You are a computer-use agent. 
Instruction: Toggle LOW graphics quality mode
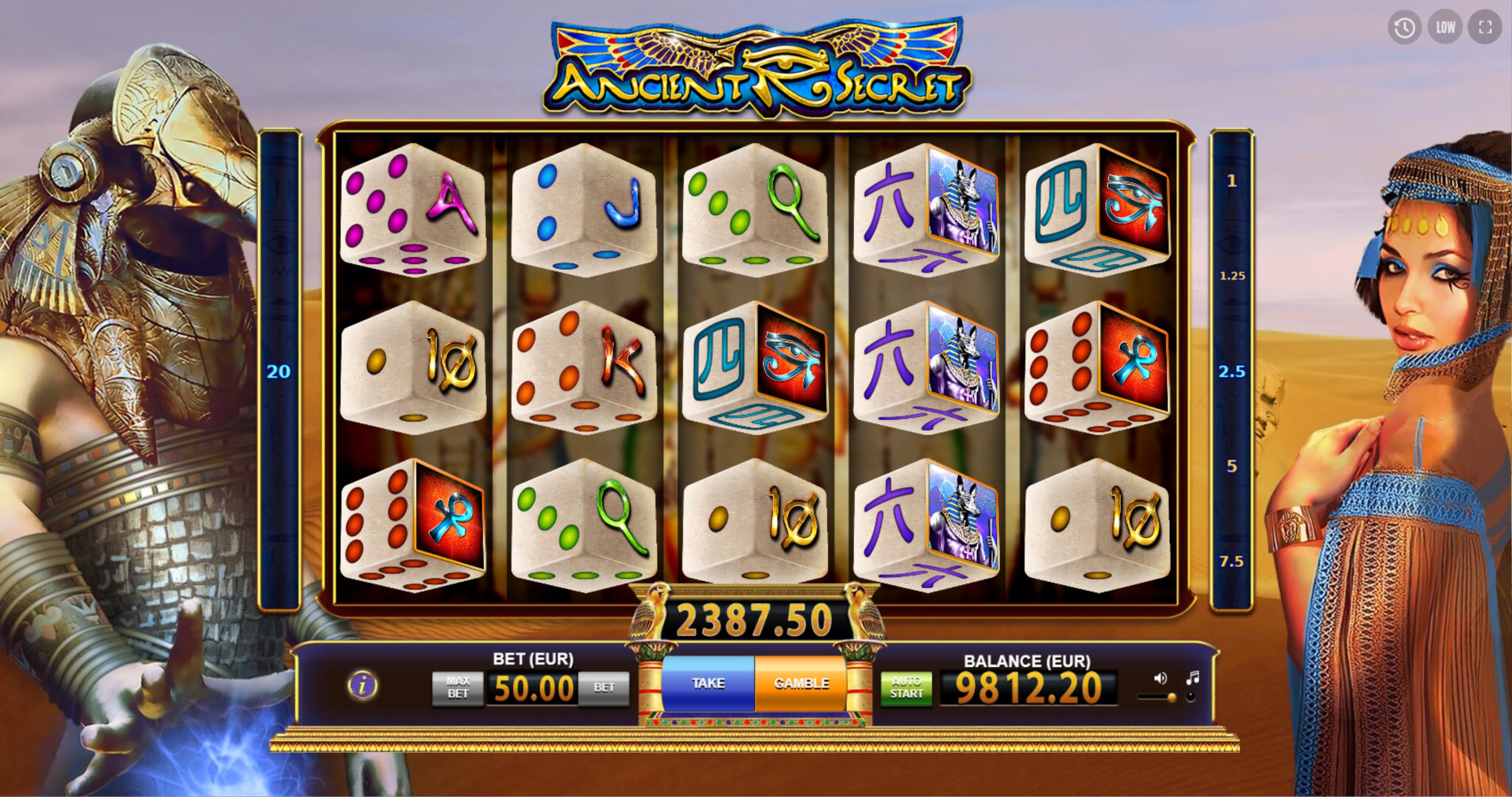[x=1445, y=26]
